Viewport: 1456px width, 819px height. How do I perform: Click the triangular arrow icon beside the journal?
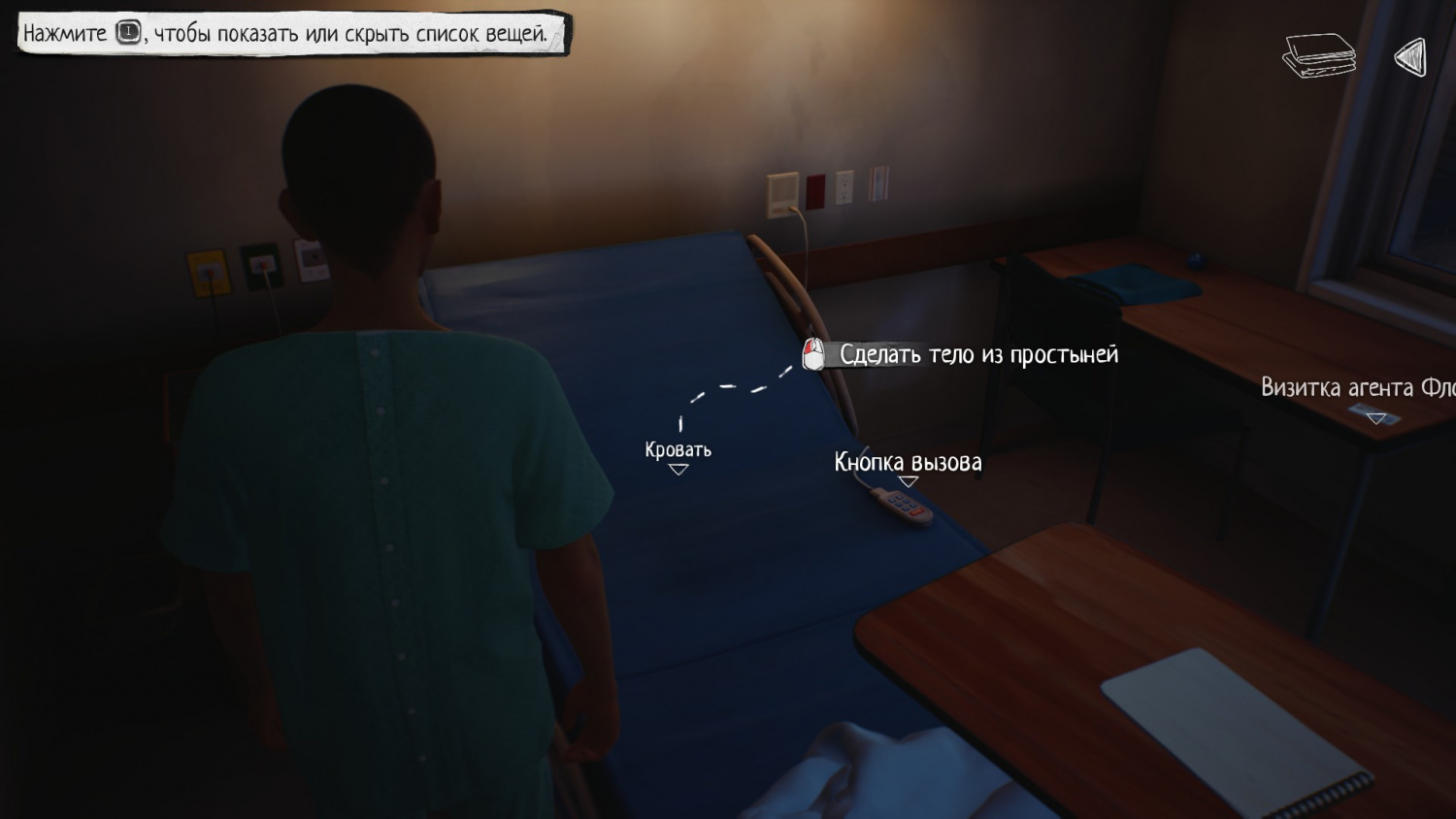pos(1410,57)
